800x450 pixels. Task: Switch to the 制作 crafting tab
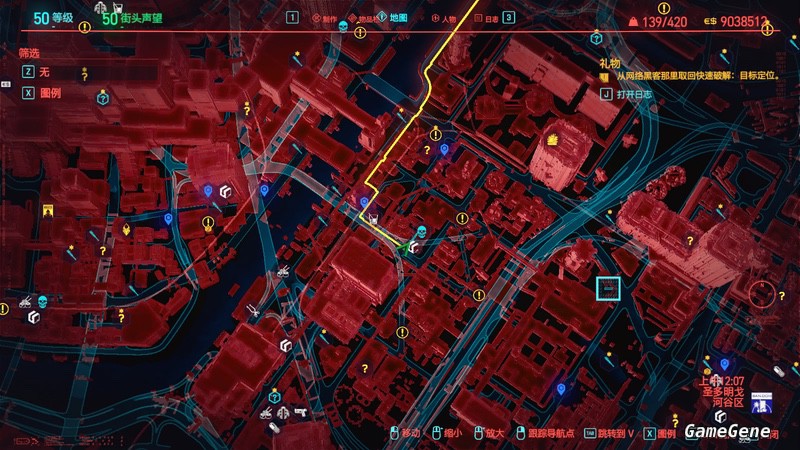tap(325, 18)
